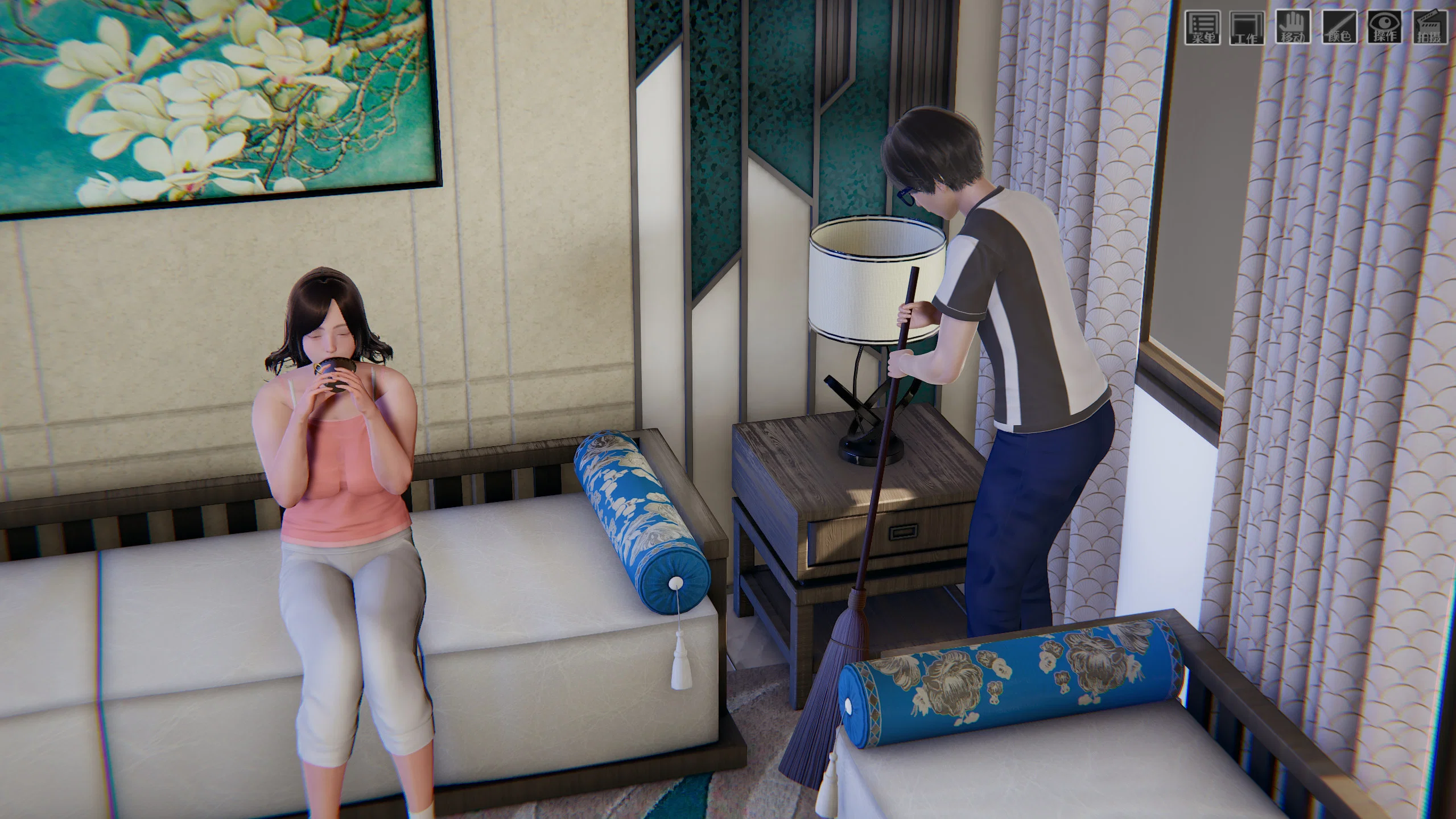
Task: Activate the 移动 (Move) hand tool
Action: (x=1293, y=27)
